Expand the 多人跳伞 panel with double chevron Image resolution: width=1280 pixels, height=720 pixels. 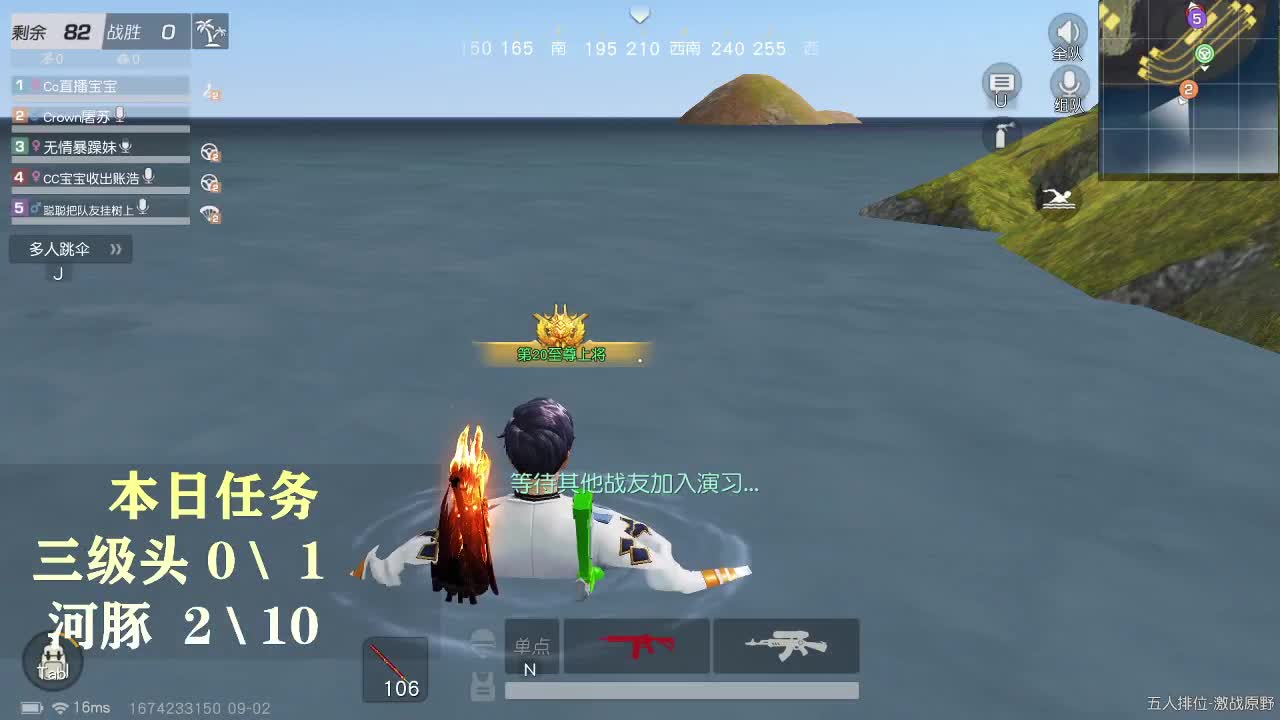(113, 249)
